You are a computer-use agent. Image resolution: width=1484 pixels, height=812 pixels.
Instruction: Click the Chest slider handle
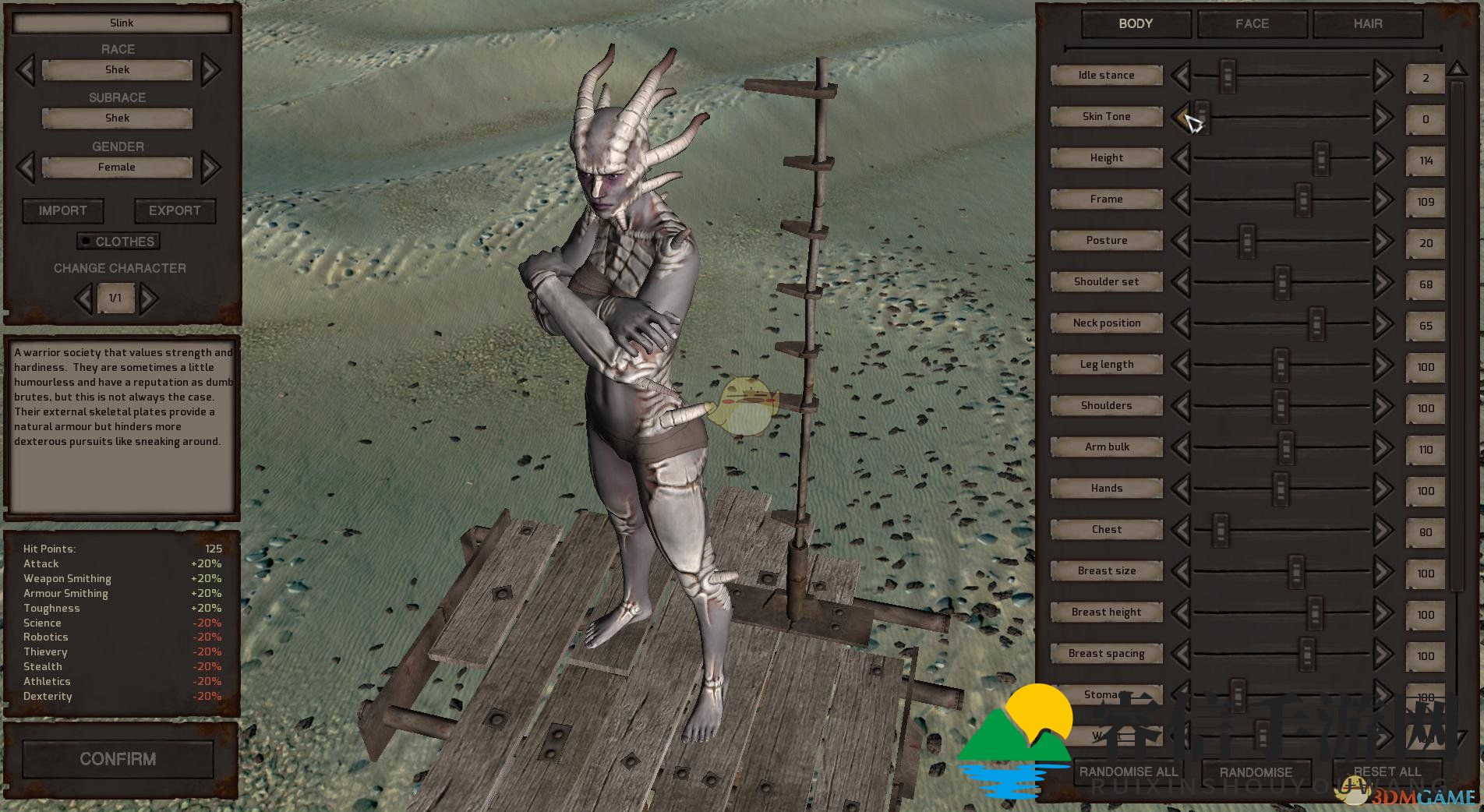[1221, 531]
